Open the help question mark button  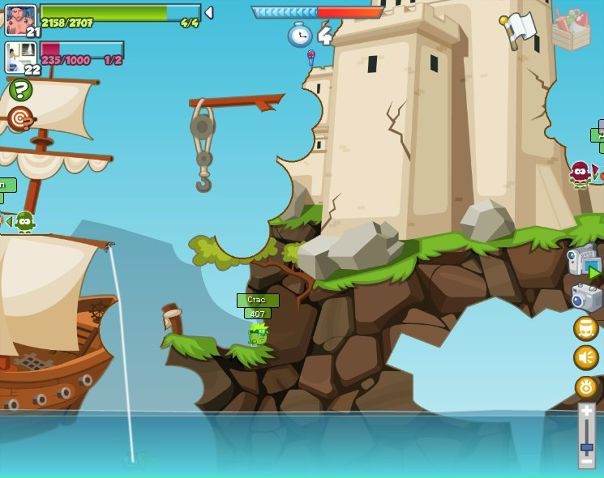tap(20, 90)
